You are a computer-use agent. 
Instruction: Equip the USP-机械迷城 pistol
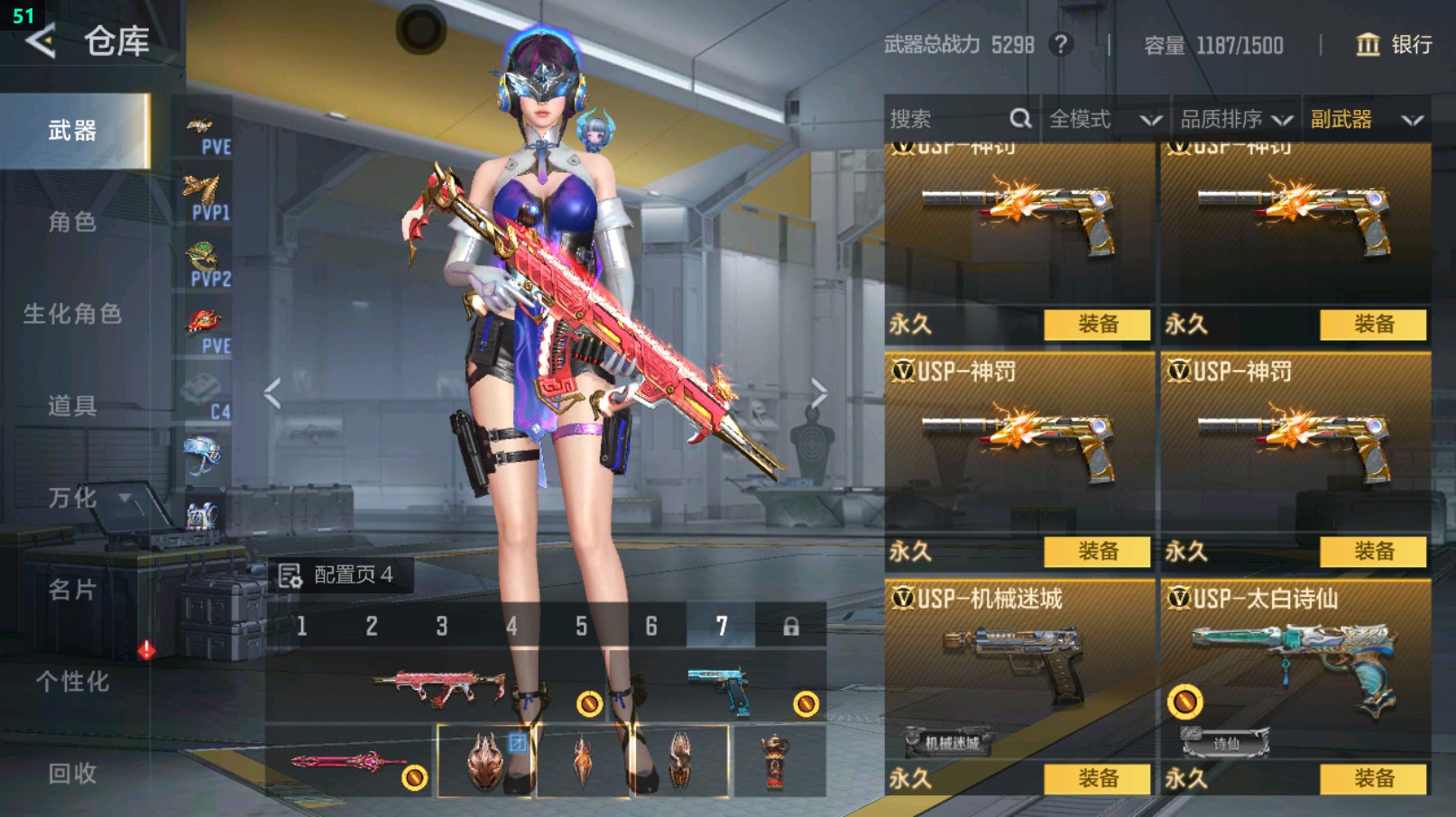pos(1097,778)
